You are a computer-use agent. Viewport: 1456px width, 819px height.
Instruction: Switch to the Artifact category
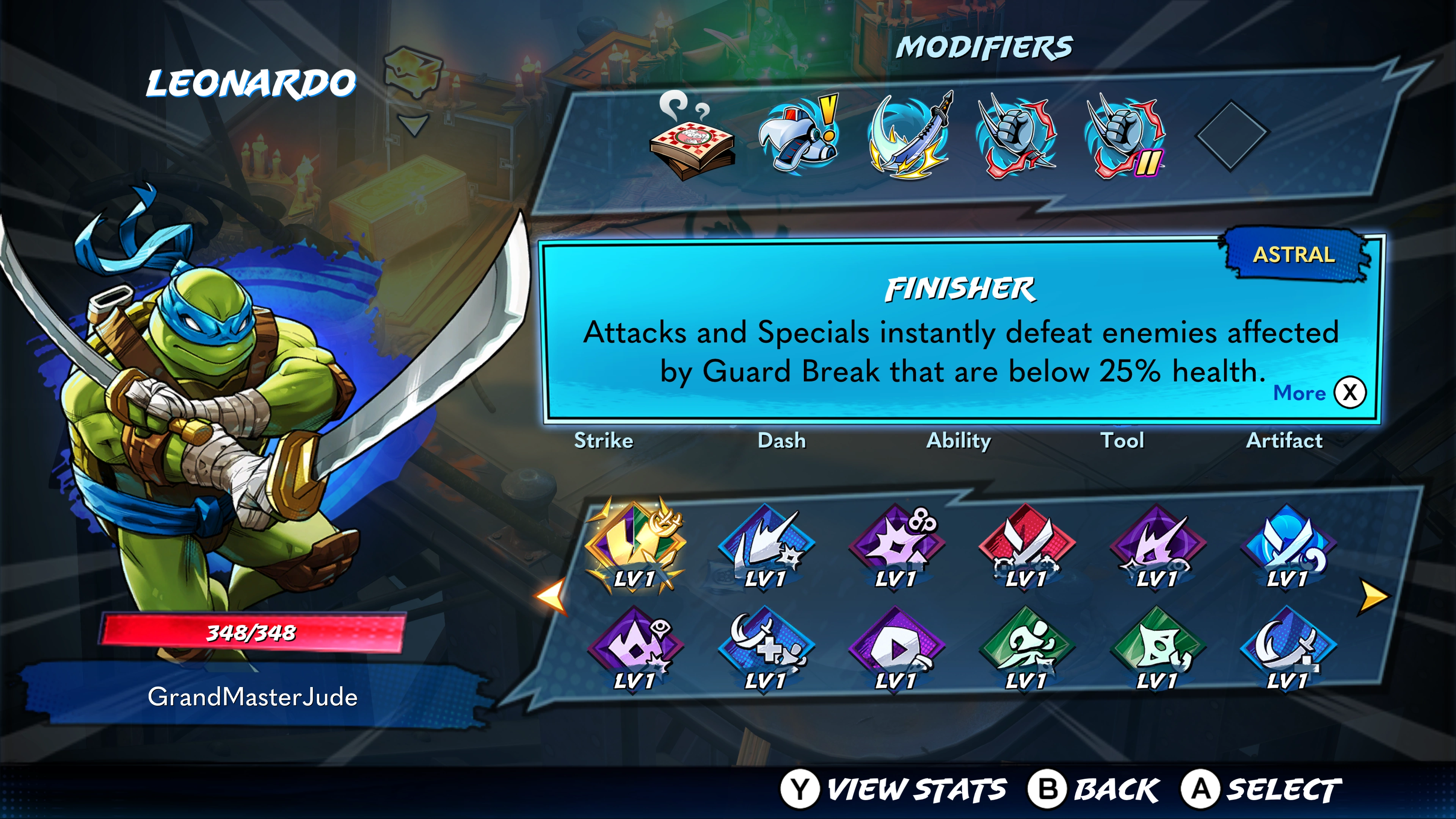(1284, 440)
